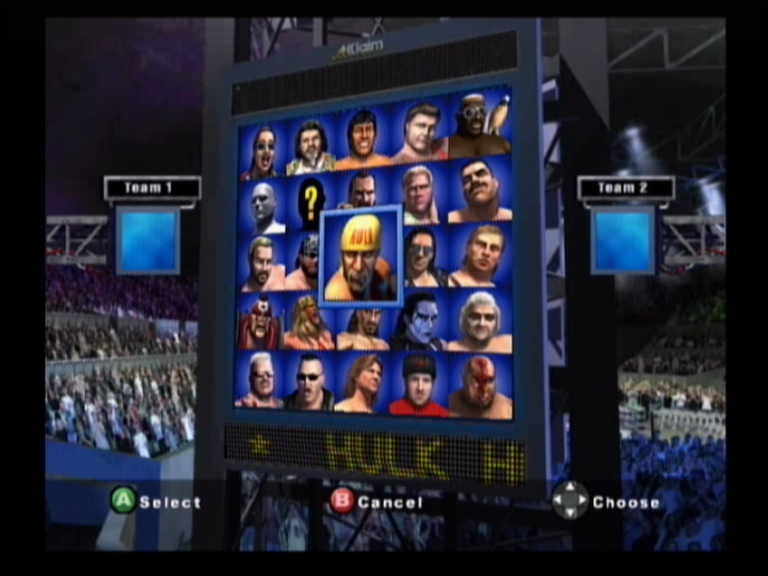Select the highlighted Hulk Hogan portrait
The height and width of the screenshot is (576, 768).
(x=361, y=255)
